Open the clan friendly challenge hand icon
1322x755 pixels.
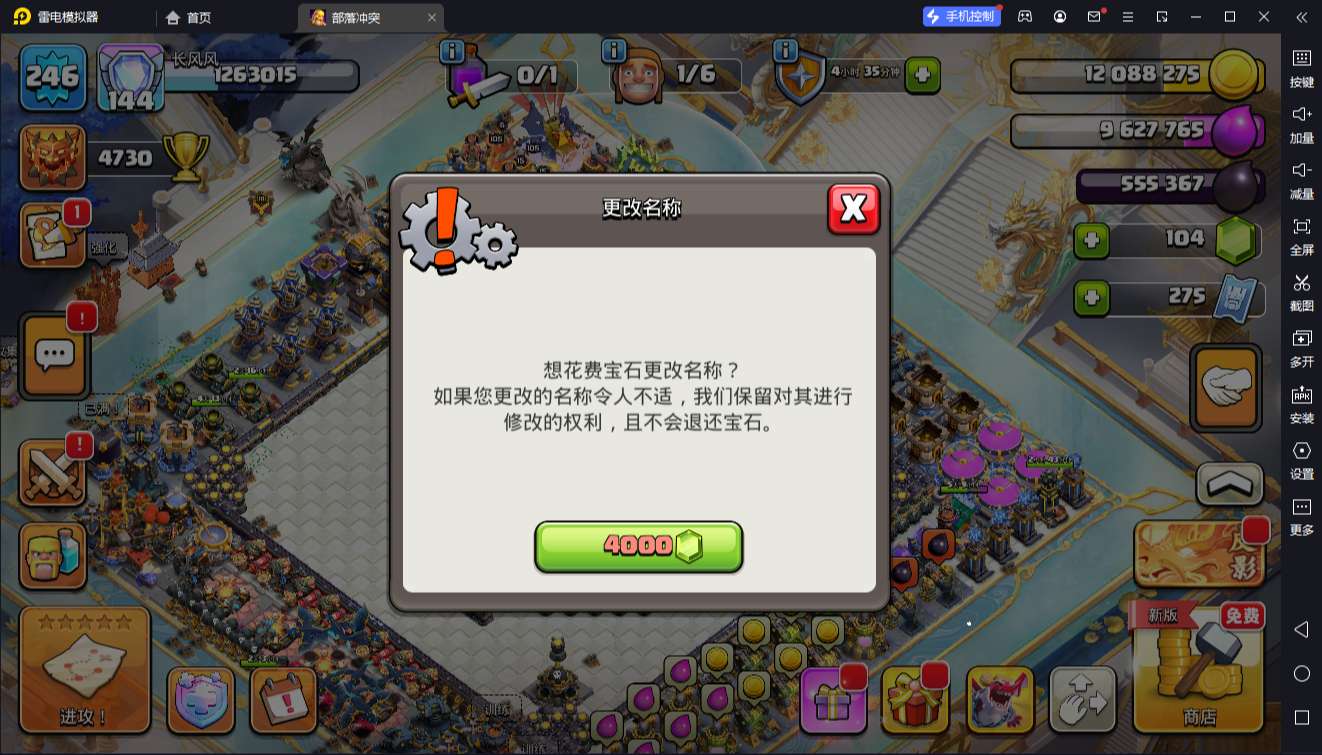point(1224,388)
